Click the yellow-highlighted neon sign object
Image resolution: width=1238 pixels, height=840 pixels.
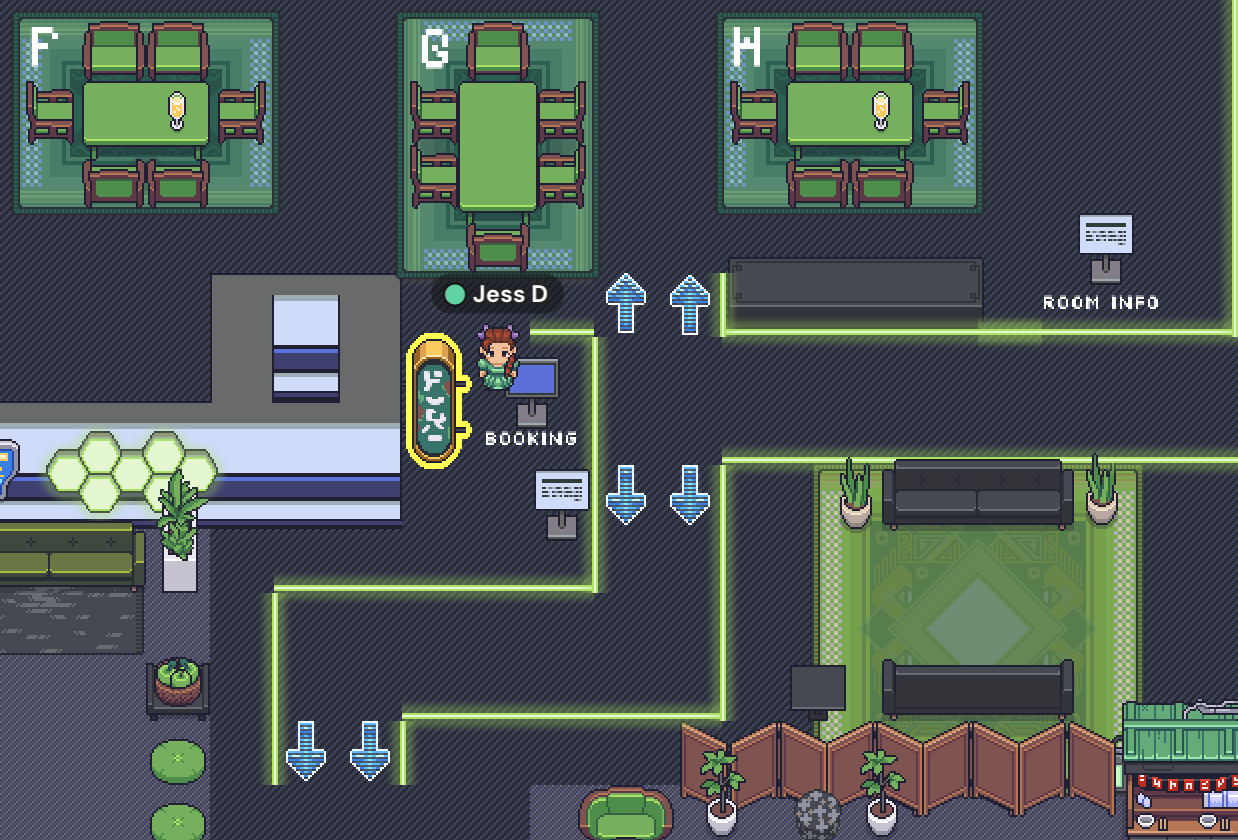pyautogui.click(x=435, y=400)
